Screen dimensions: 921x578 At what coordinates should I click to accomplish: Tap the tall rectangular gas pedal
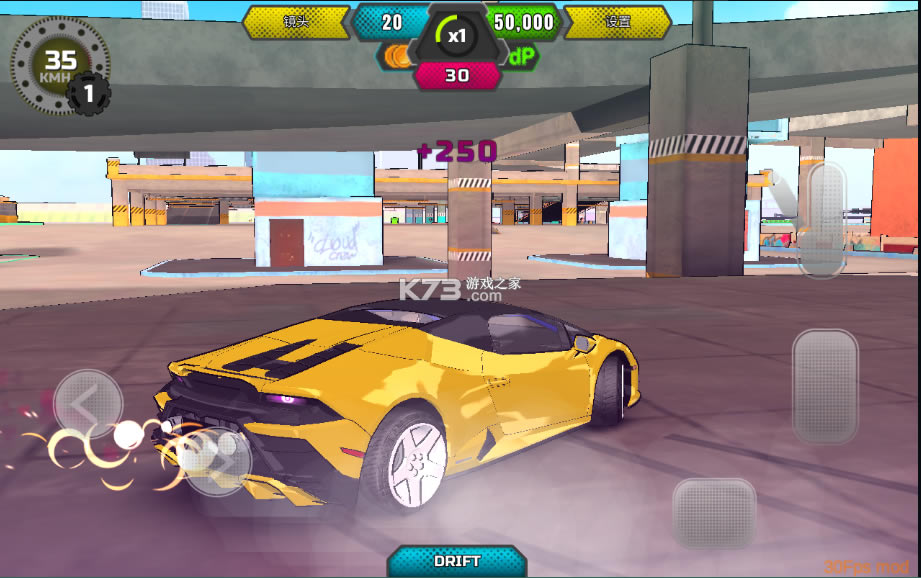825,386
